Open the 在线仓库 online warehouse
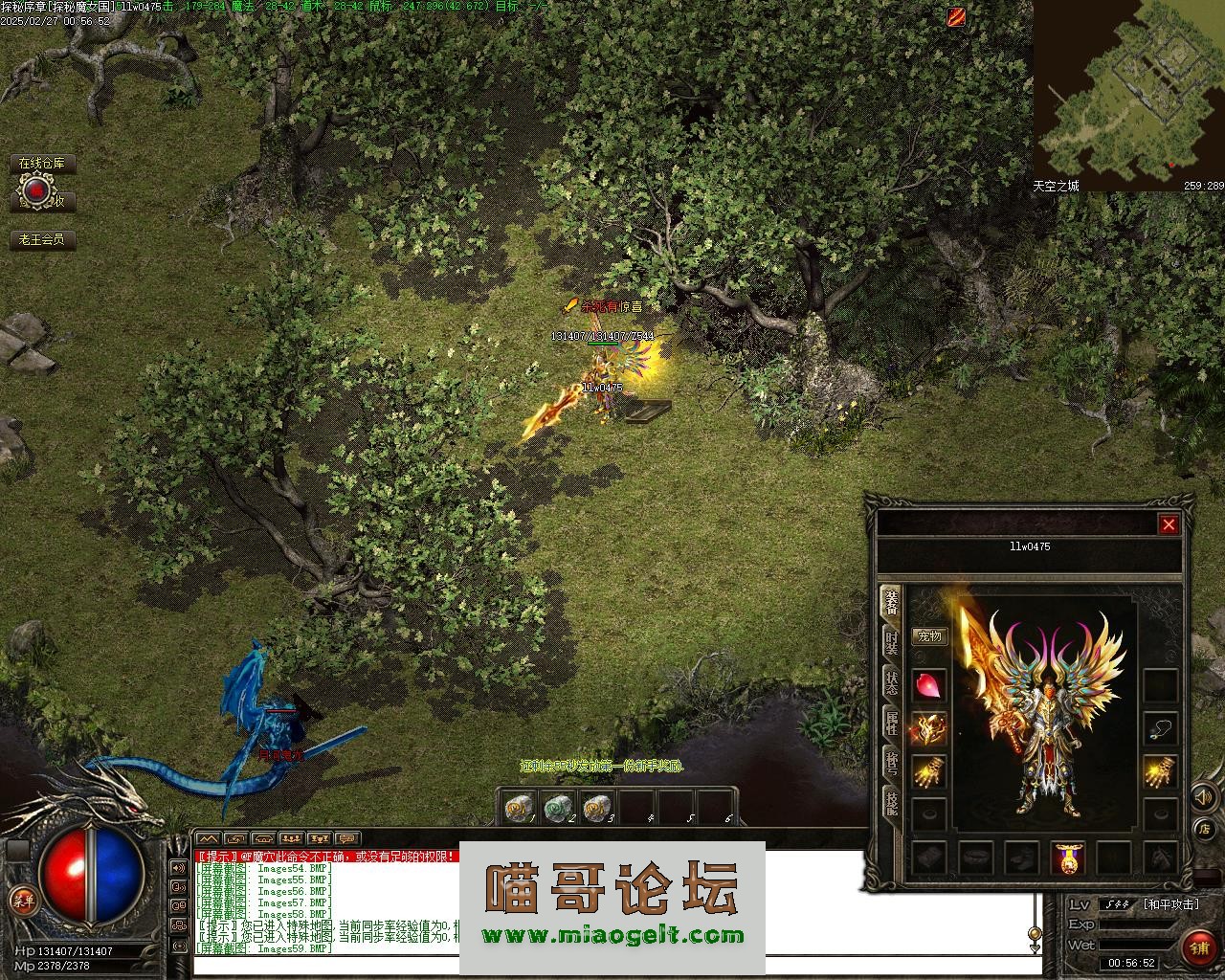 pos(43,164)
